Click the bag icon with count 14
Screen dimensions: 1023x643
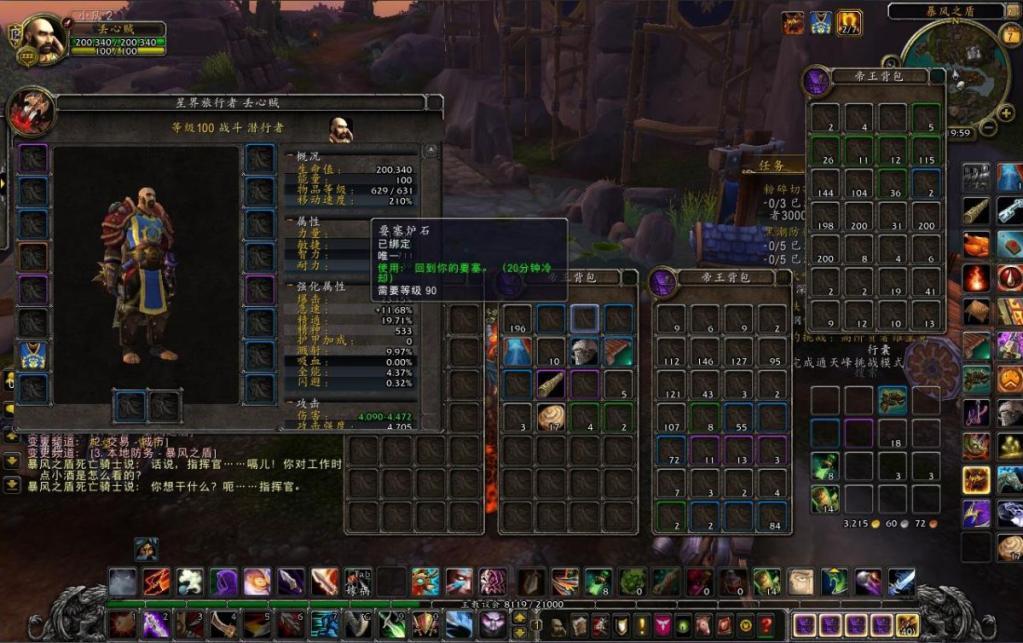click(x=825, y=497)
